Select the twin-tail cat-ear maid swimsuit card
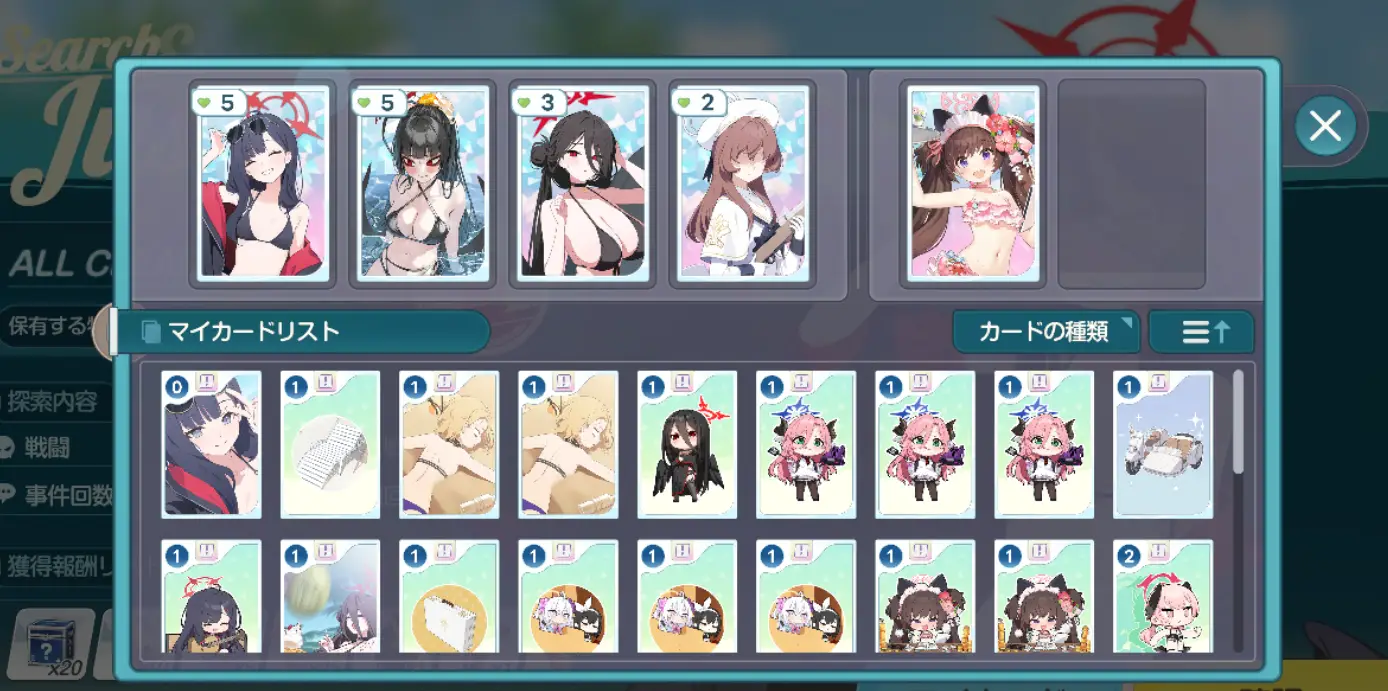The width and height of the screenshot is (1388, 691). [x=973, y=183]
